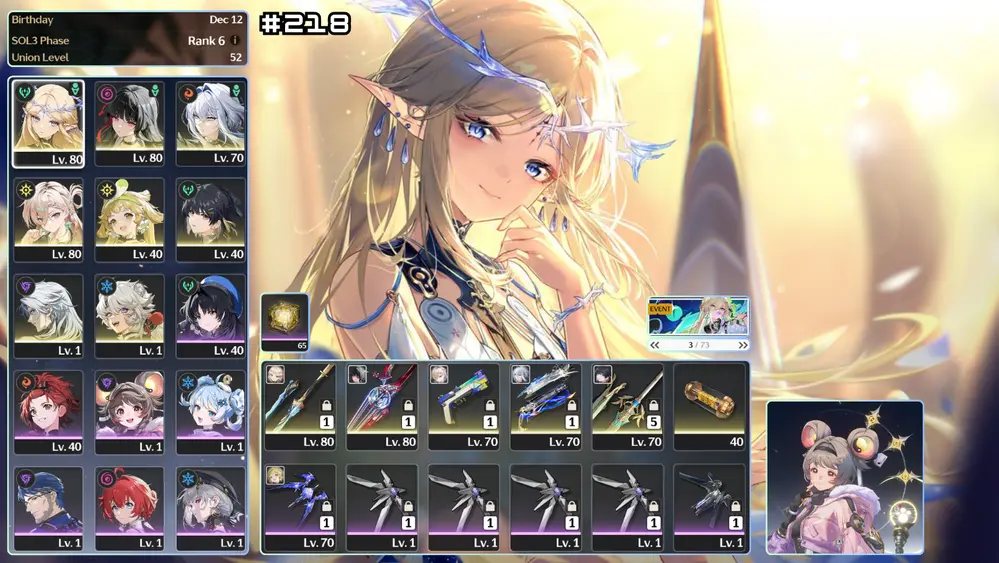Go to the previous event banner
The height and width of the screenshot is (563, 999).
point(655,345)
